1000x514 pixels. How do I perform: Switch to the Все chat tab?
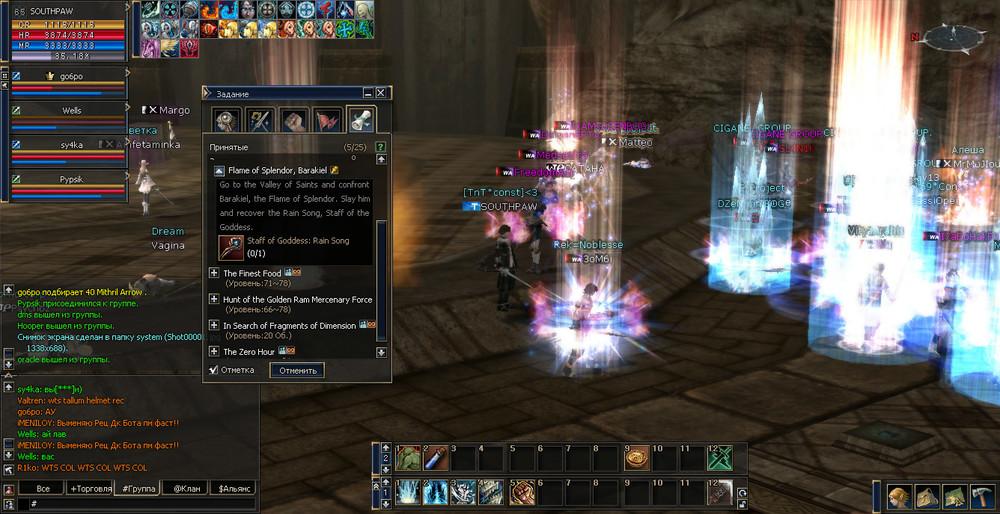click(x=43, y=488)
